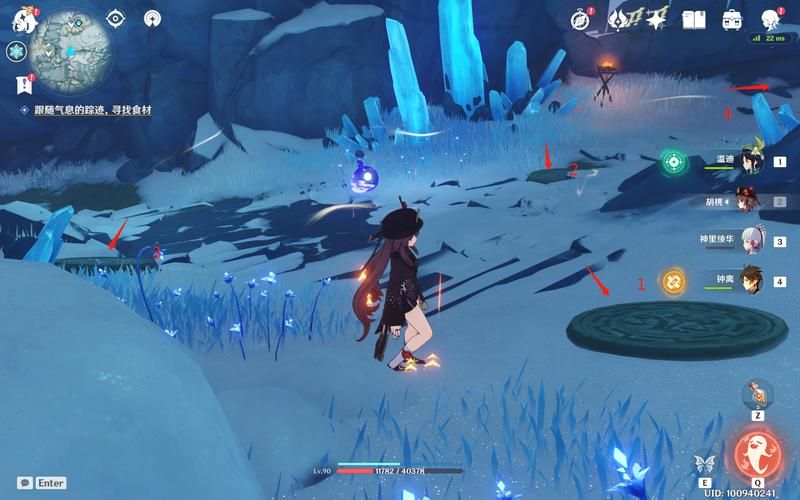Open the snowflake Sheer Cold status icon
This screenshot has height=500, width=800.
coord(16,51)
